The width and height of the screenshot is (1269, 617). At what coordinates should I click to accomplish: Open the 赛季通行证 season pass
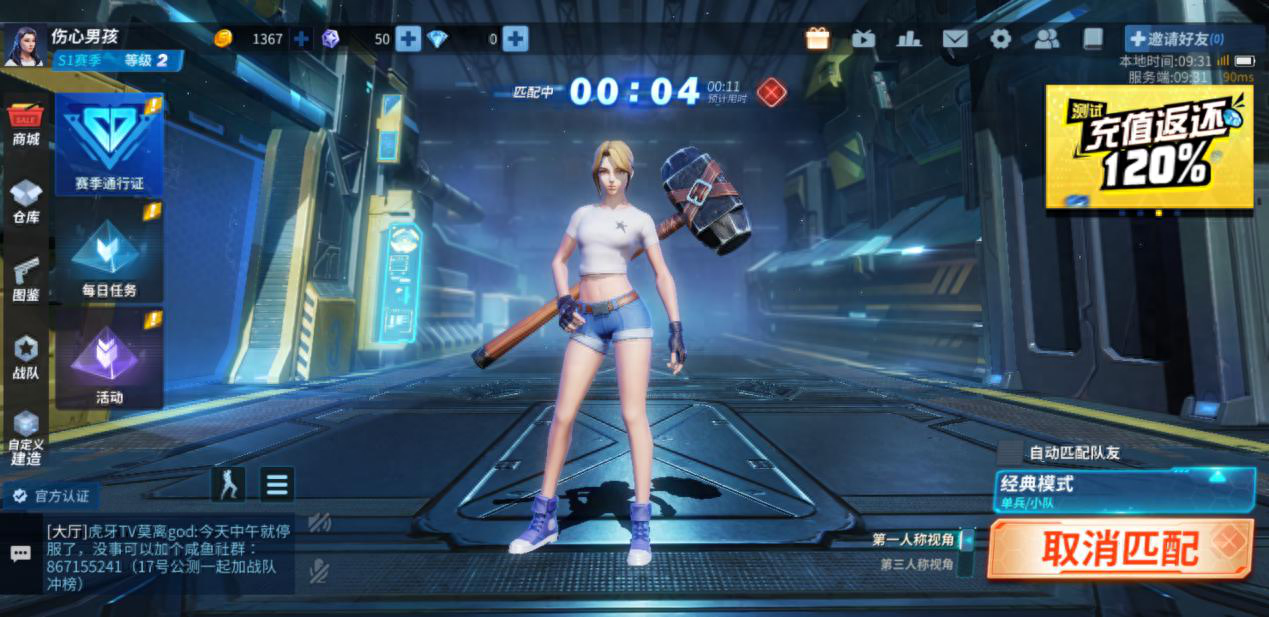[x=109, y=145]
